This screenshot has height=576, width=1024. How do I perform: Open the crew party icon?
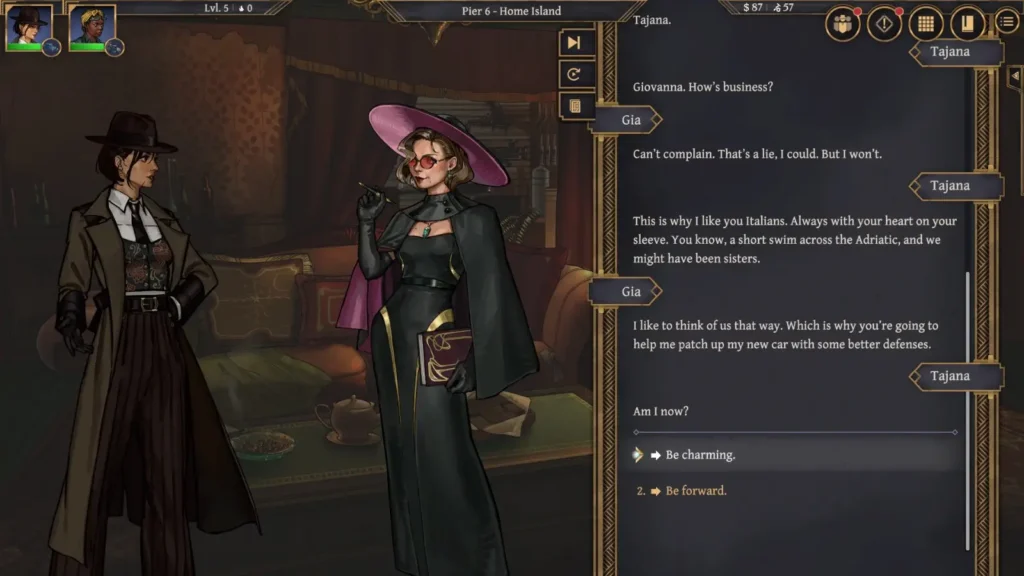[843, 23]
